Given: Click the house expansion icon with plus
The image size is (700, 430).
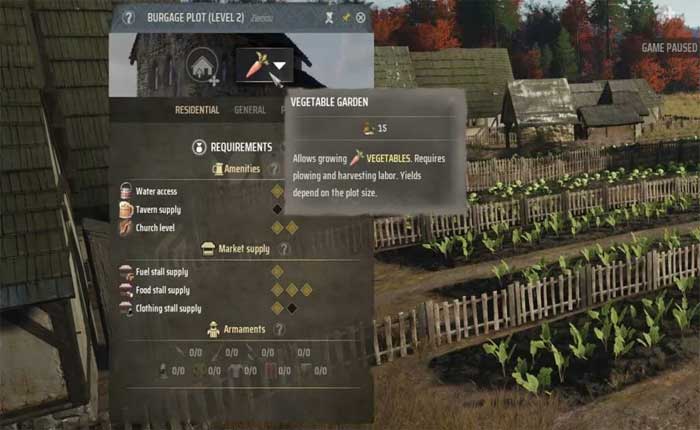Looking at the screenshot, I should pos(203,66).
